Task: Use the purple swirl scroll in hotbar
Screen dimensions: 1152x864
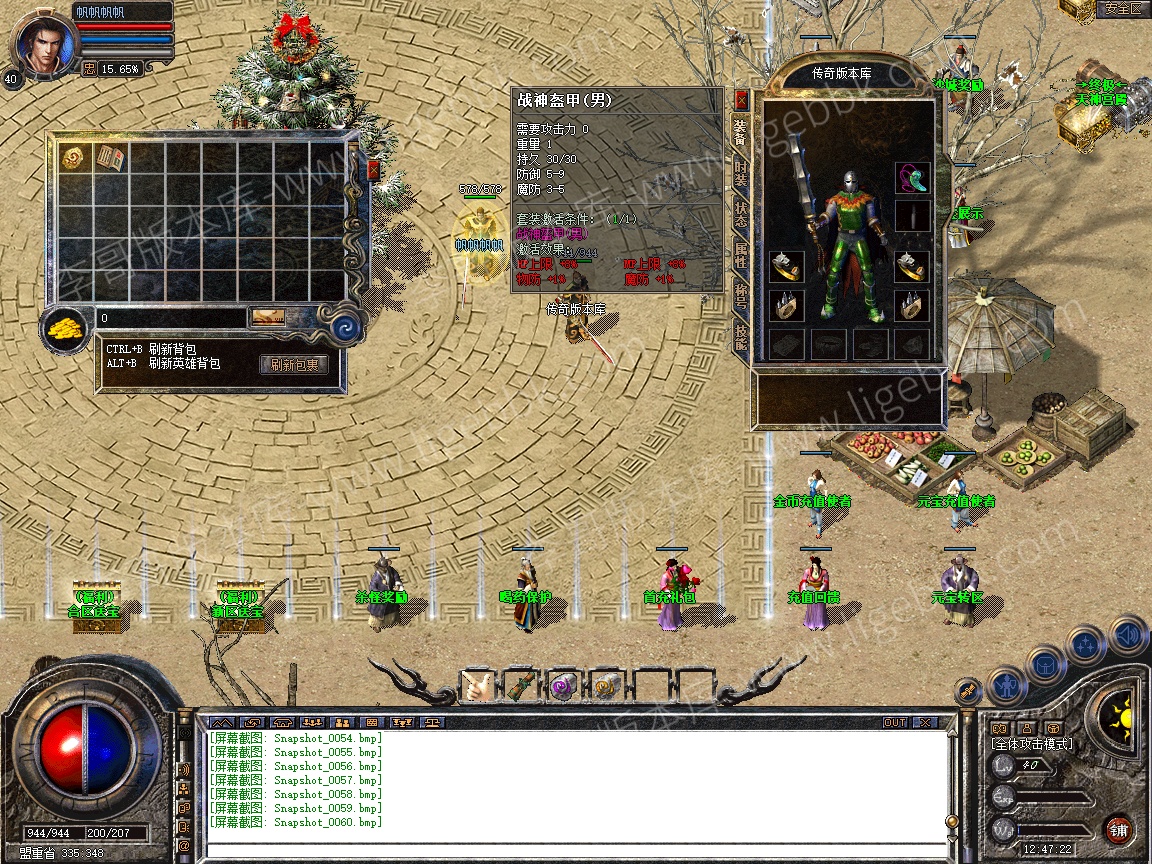Action: pos(561,687)
